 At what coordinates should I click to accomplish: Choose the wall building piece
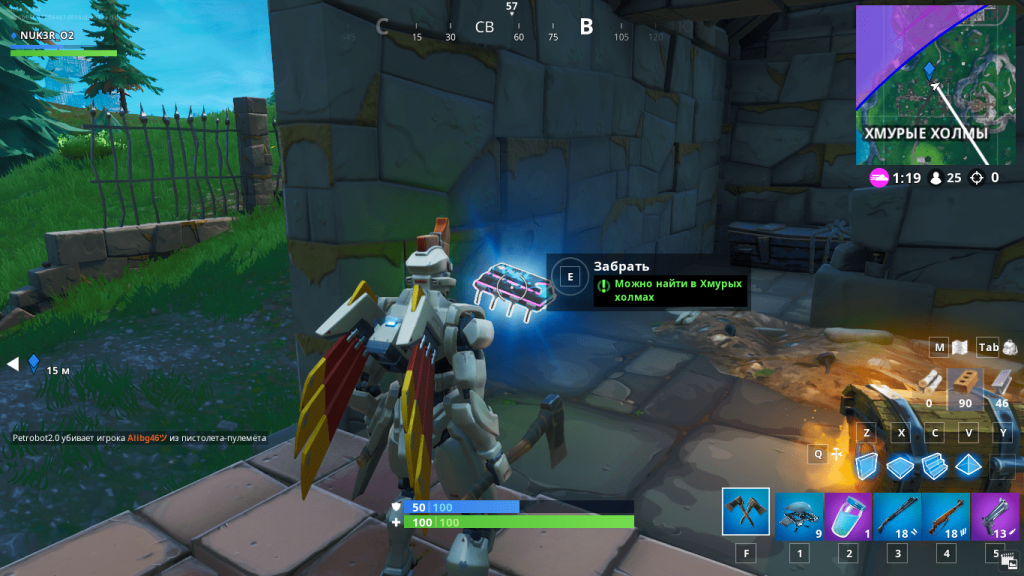click(868, 466)
